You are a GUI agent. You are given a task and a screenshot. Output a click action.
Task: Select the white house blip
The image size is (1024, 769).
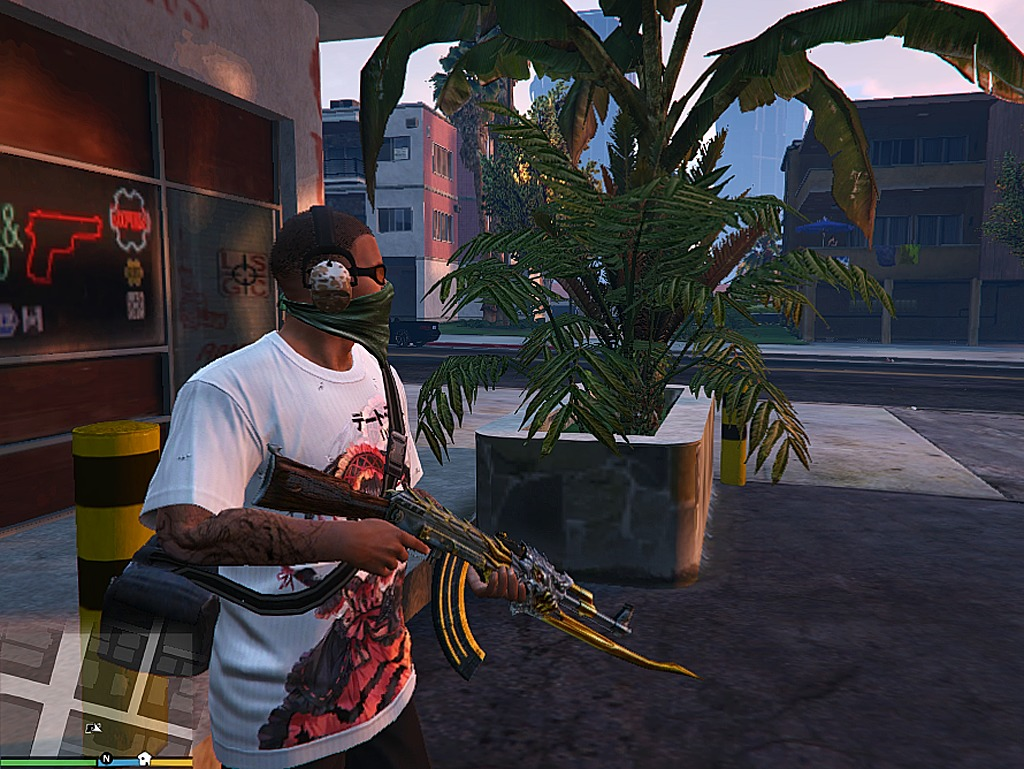pyautogui.click(x=144, y=759)
